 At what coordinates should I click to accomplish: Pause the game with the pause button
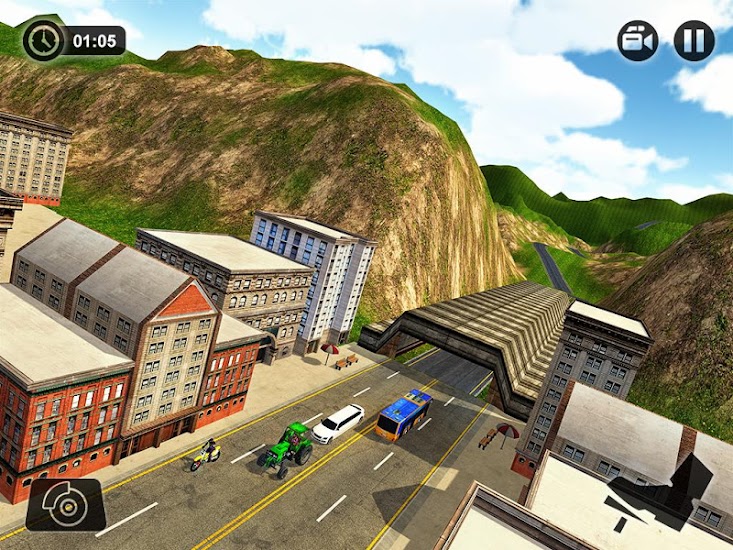[693, 41]
